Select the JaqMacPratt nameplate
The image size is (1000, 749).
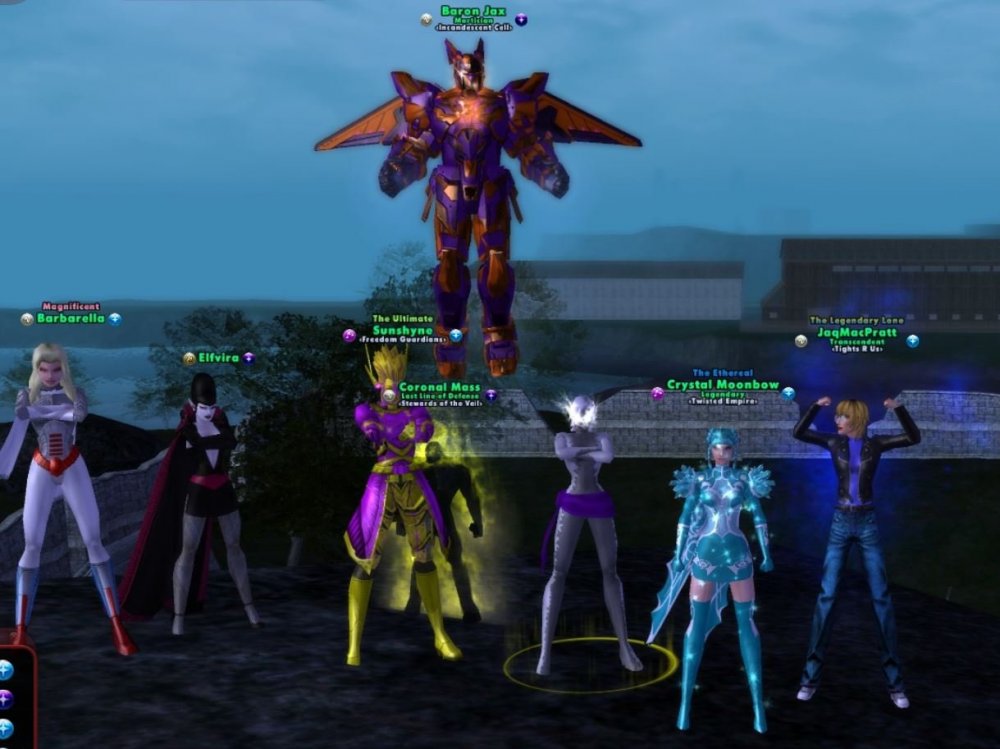click(856, 333)
